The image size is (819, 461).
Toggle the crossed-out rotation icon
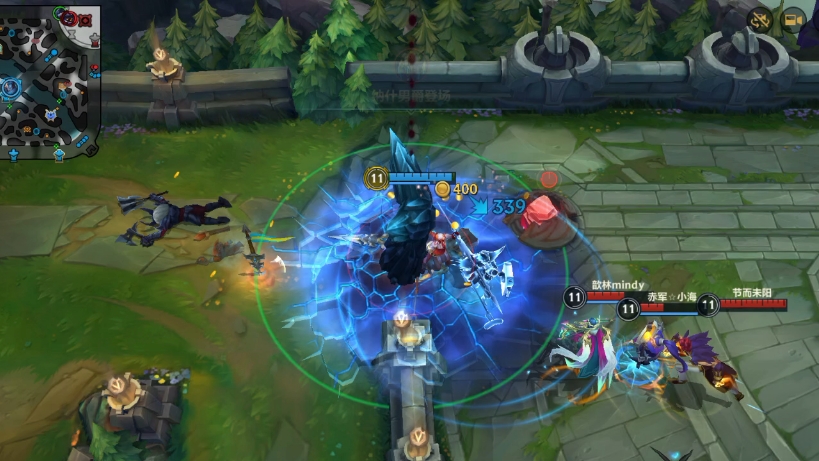coord(762,19)
